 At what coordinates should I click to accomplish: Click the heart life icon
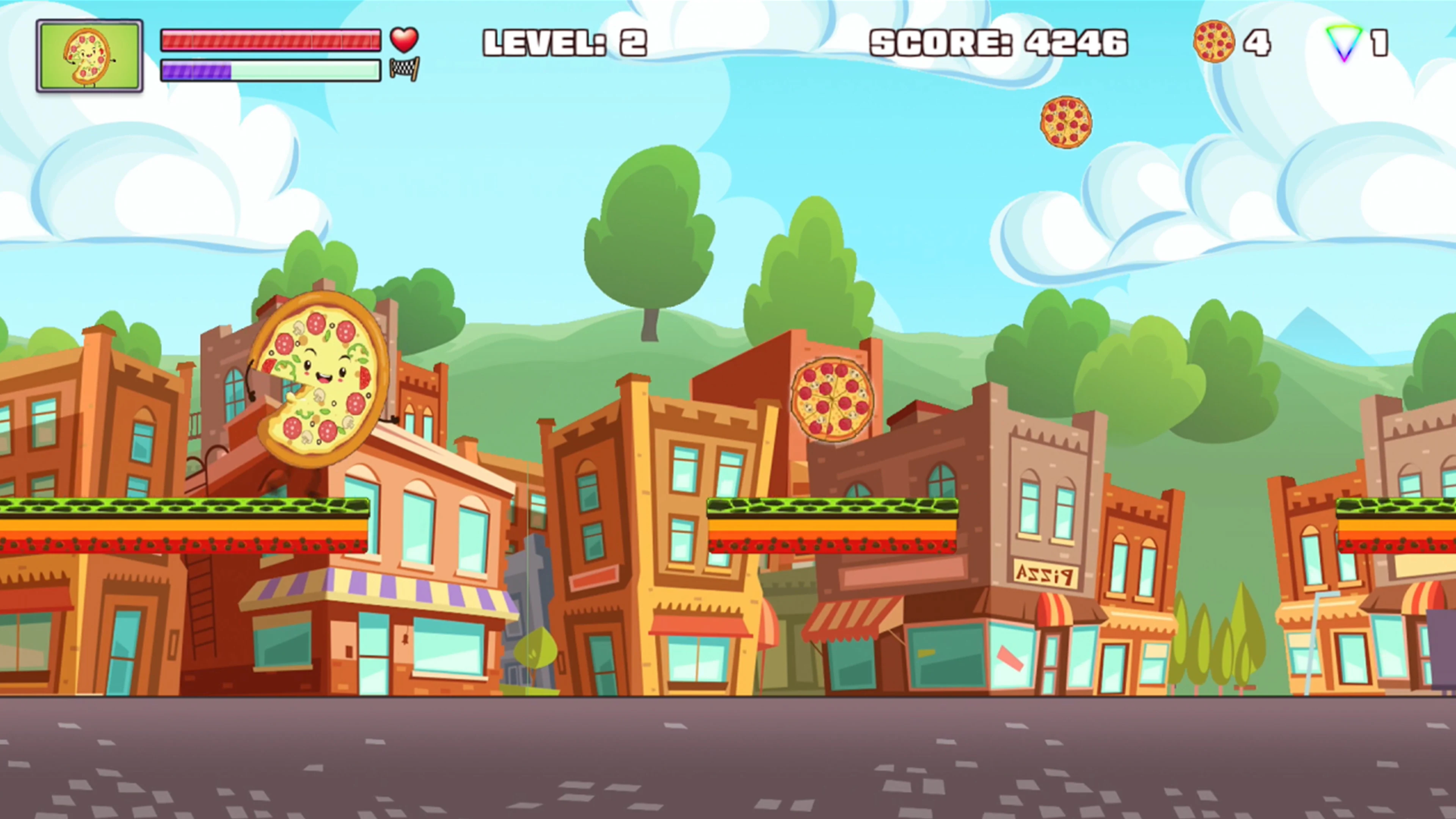[x=404, y=40]
